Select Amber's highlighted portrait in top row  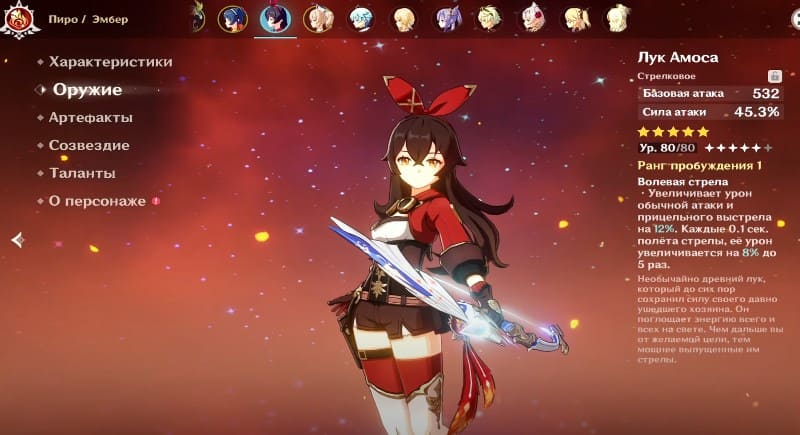(x=274, y=18)
